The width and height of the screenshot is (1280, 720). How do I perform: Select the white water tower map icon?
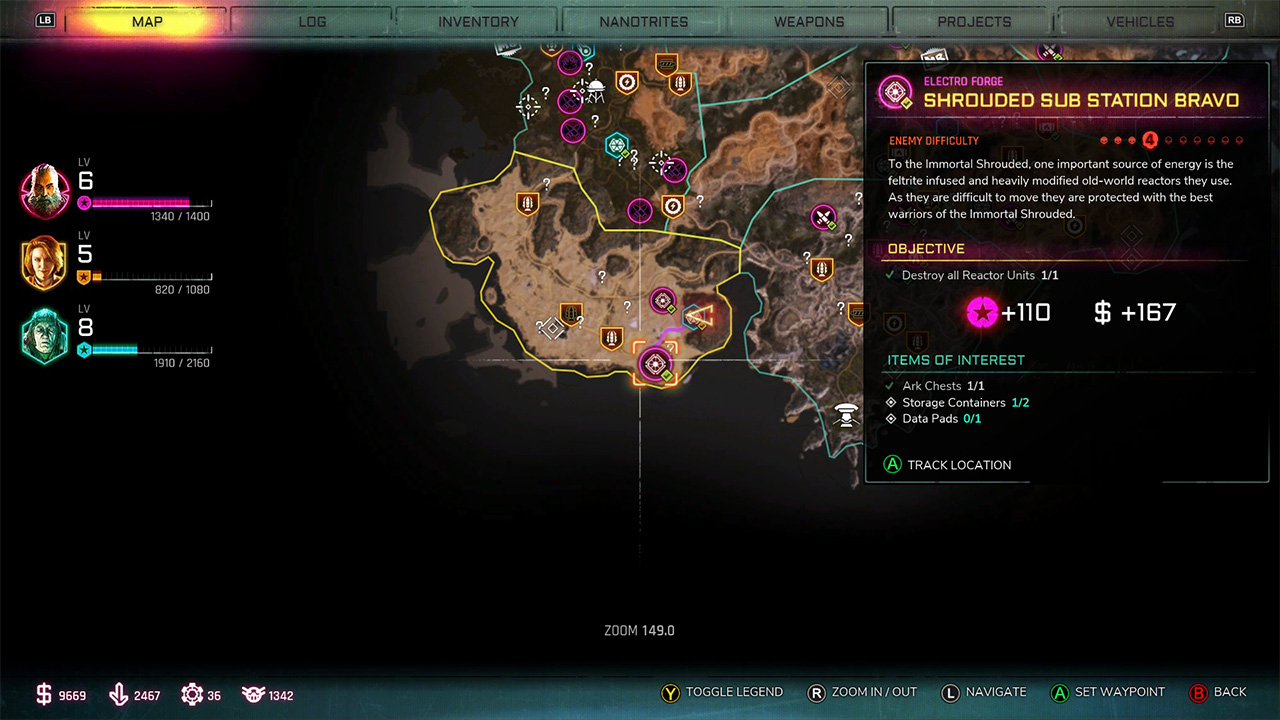[x=848, y=412]
